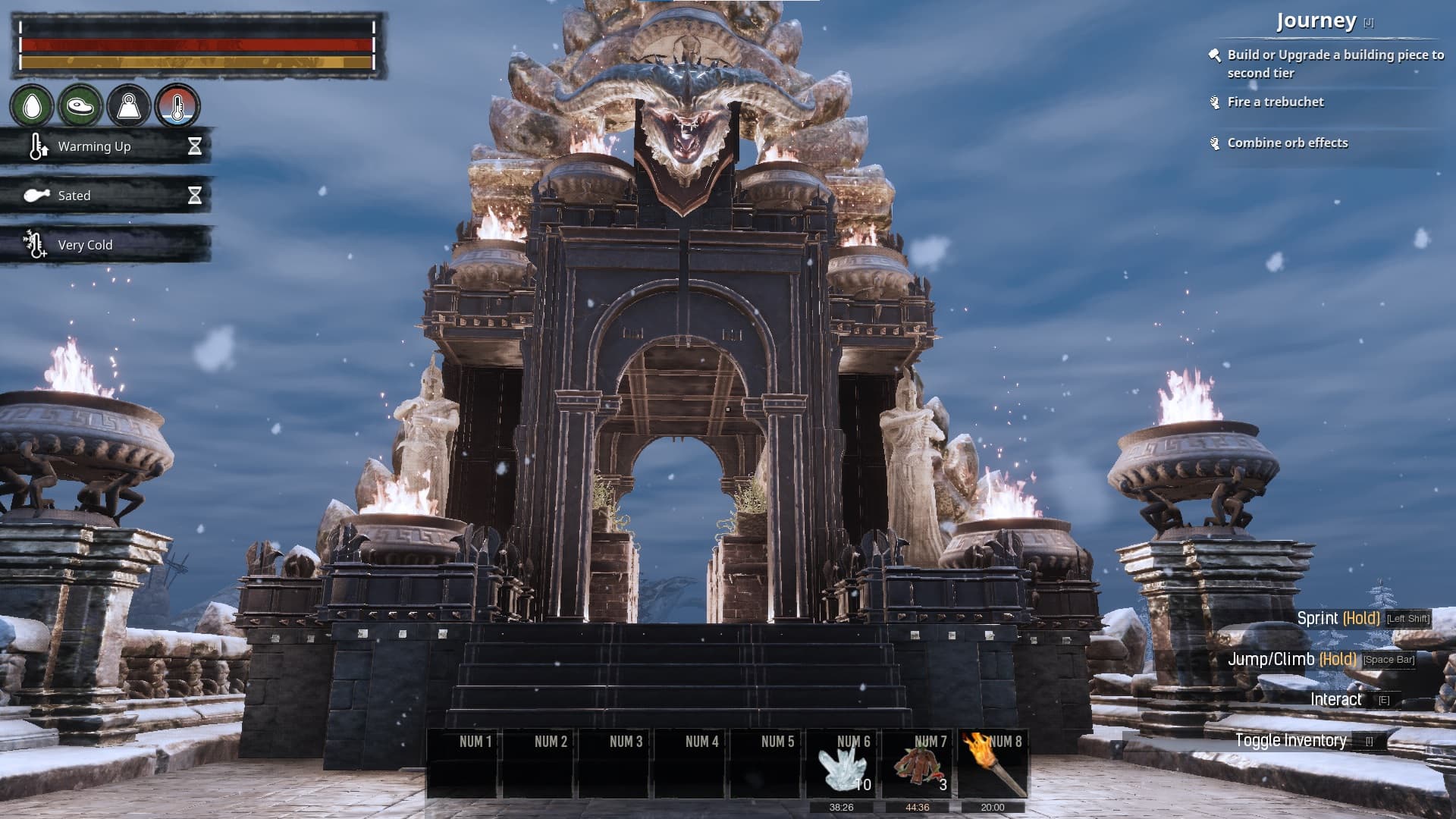Viewport: 1456px width, 819px height.
Task: Open the Journey panel header
Action: point(1316,21)
